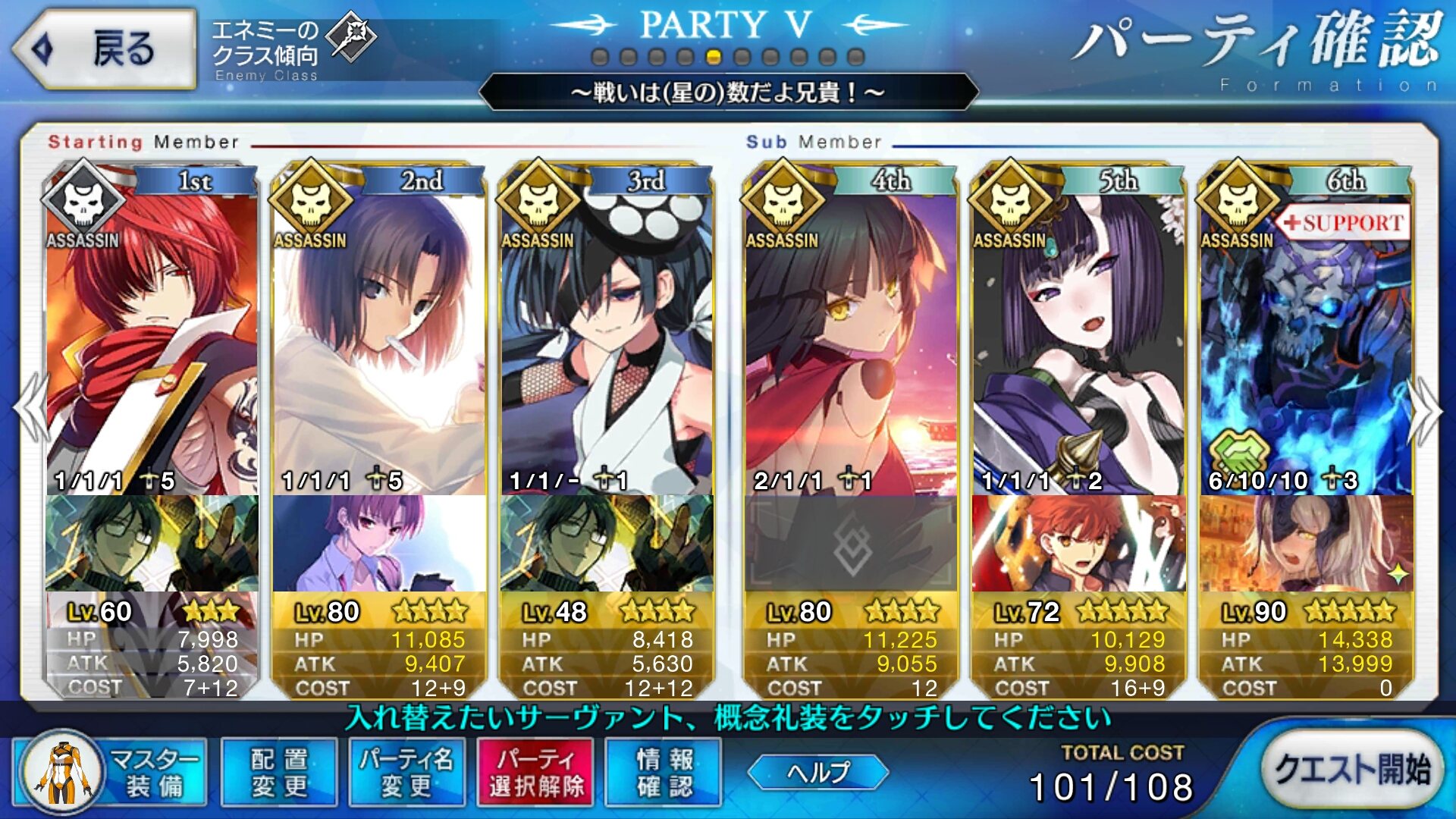Open the enemy class tendency info

[292, 49]
